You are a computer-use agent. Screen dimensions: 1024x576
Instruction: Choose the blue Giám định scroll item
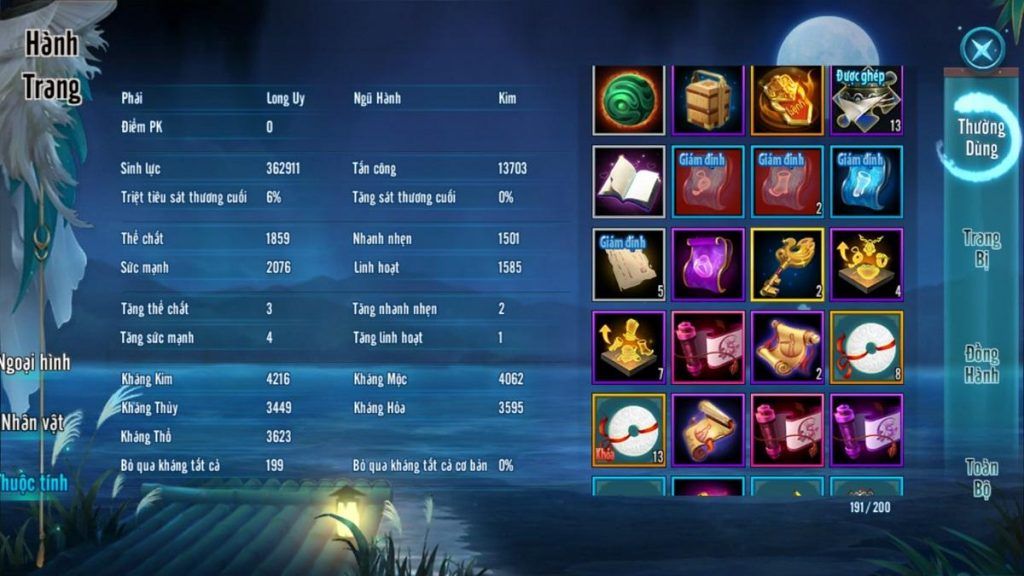[866, 181]
